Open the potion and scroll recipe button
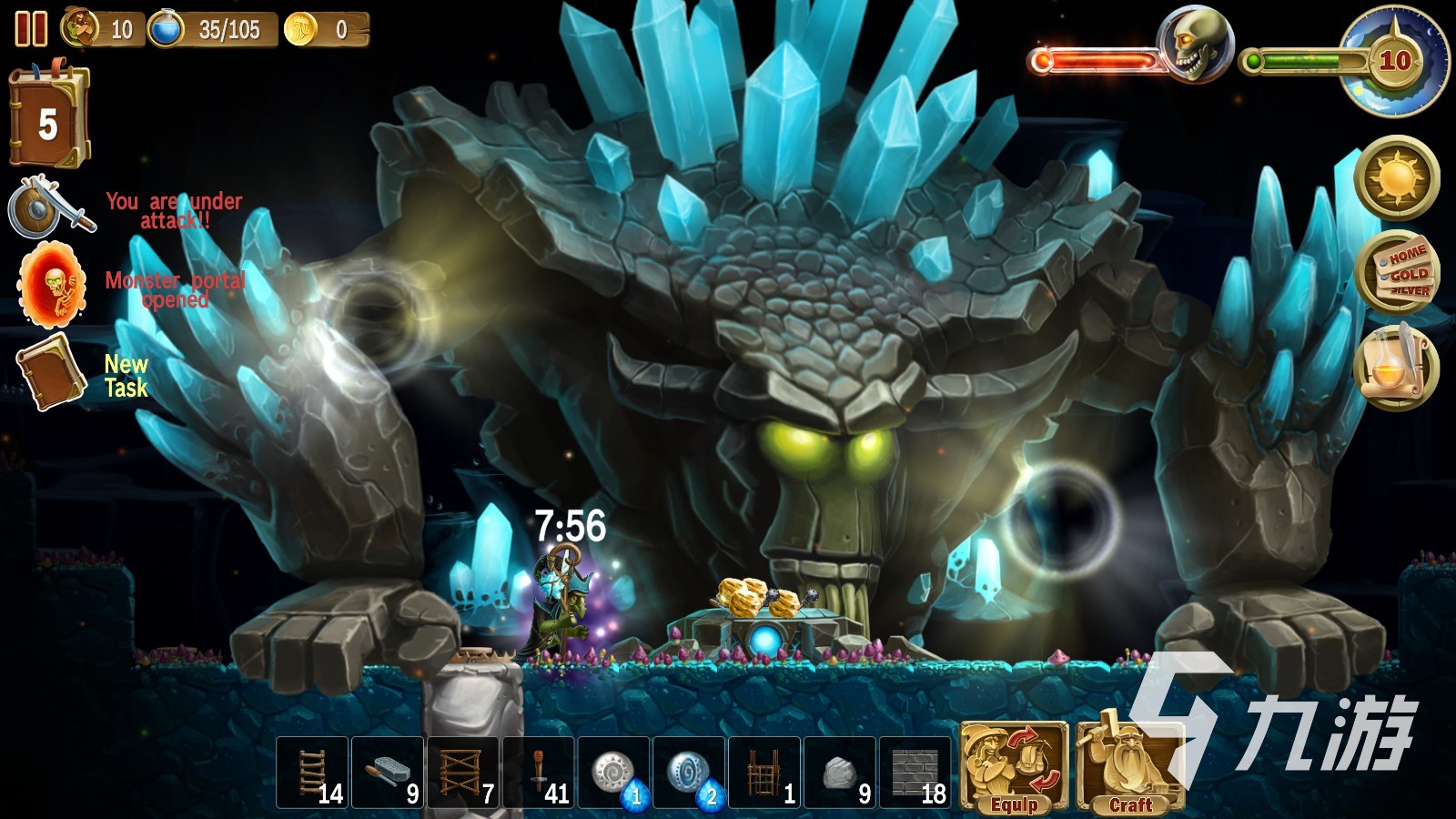Viewport: 1456px width, 819px height. [1397, 368]
